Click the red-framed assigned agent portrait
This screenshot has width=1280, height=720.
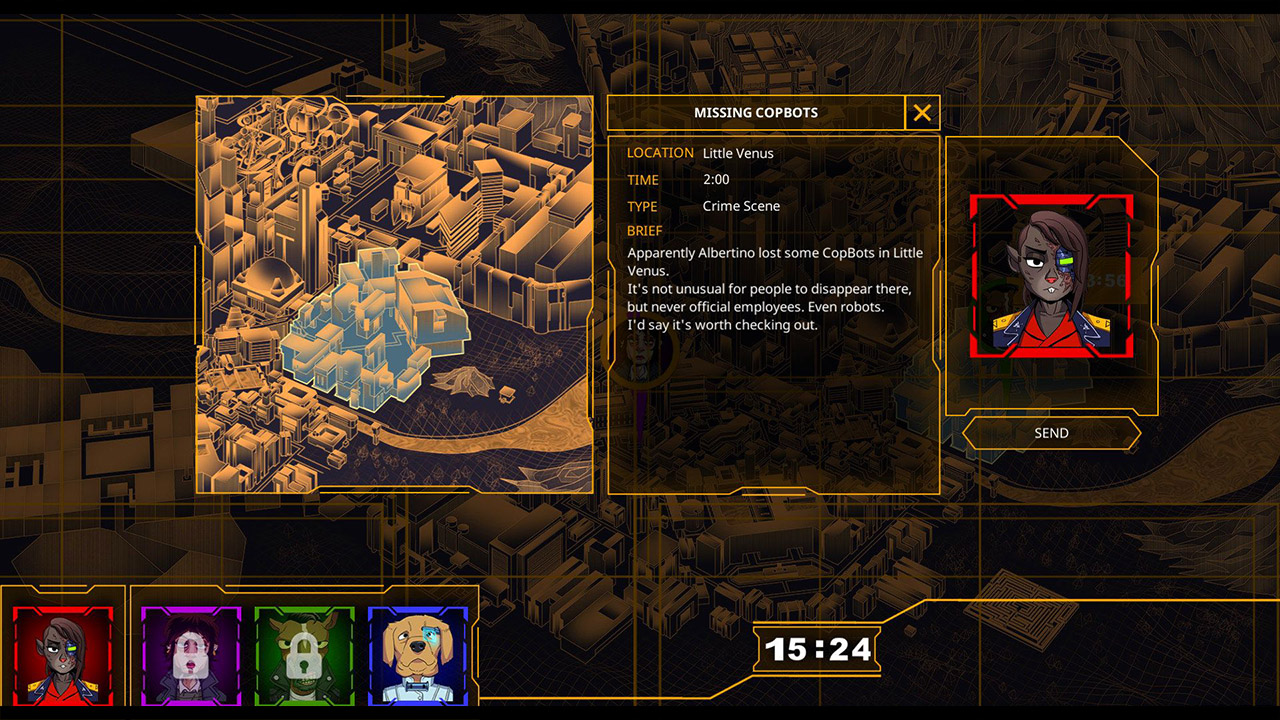click(1052, 277)
